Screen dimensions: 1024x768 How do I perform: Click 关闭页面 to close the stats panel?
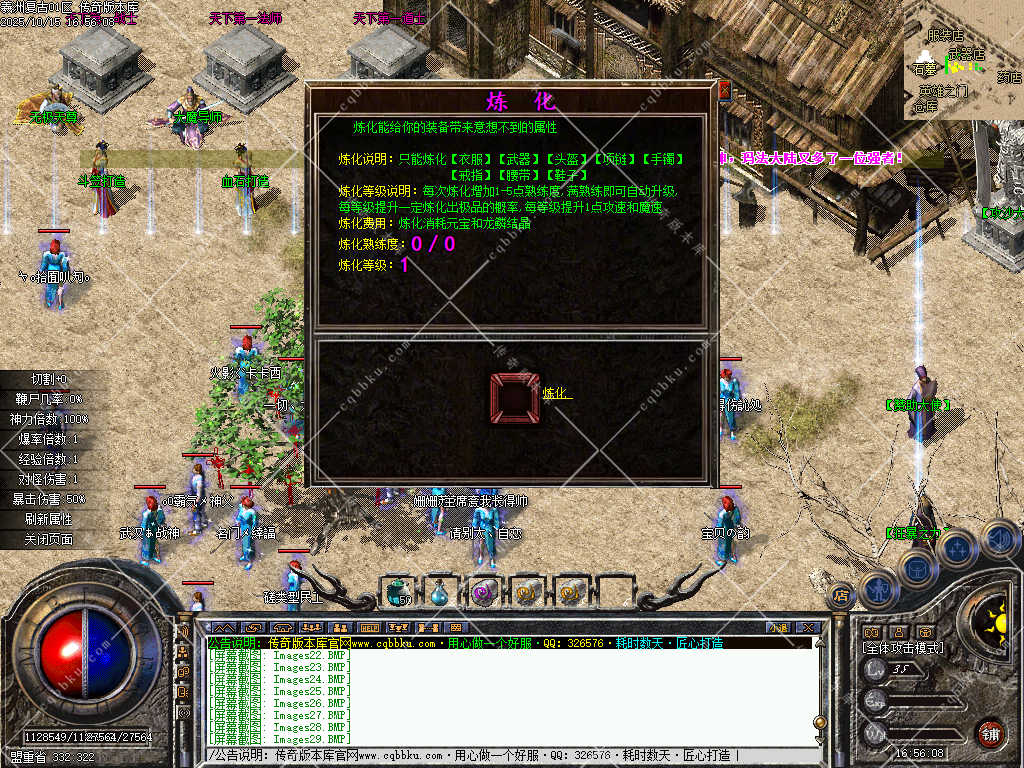(48, 539)
